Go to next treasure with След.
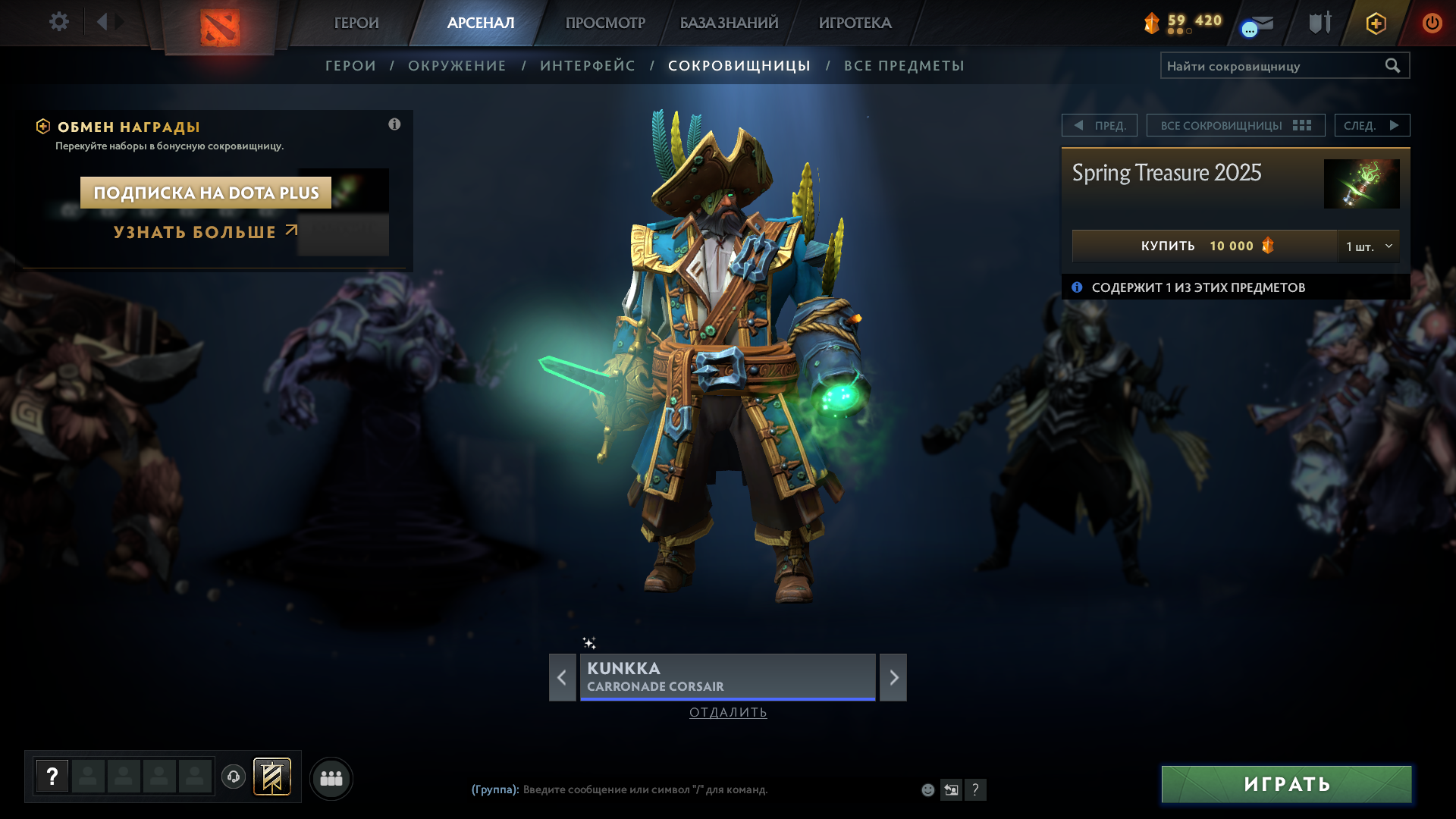 1371,125
